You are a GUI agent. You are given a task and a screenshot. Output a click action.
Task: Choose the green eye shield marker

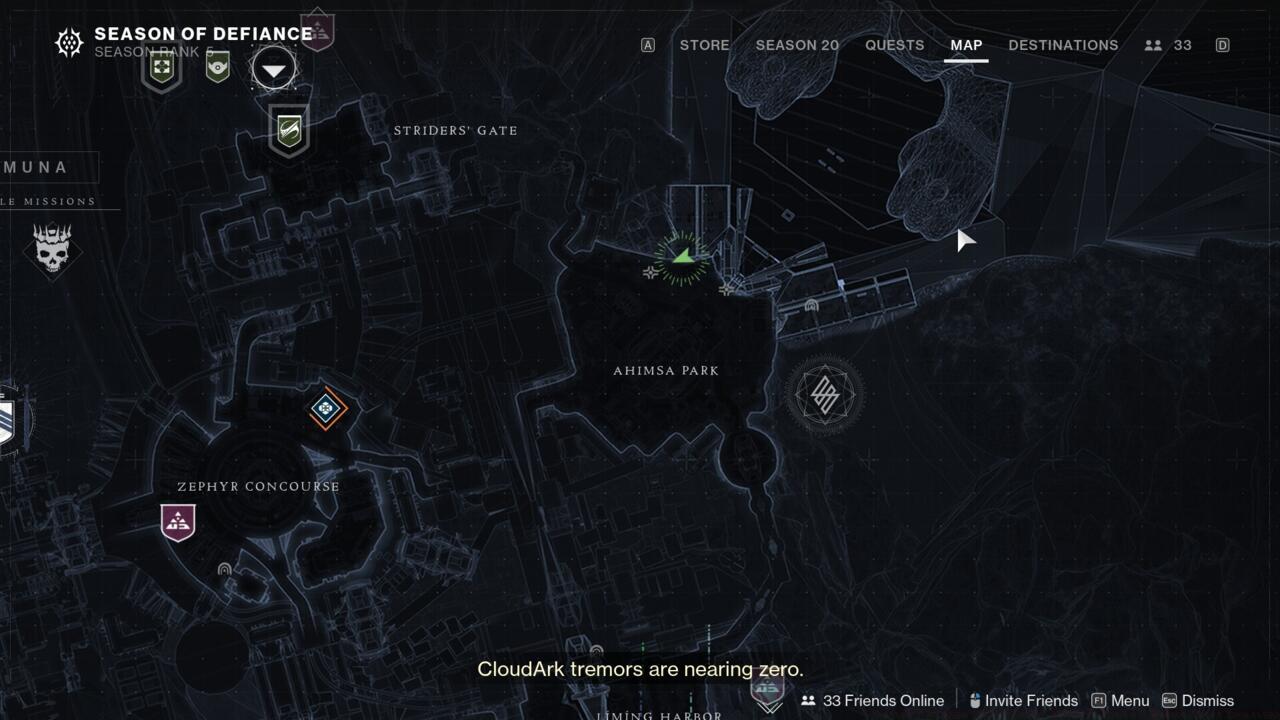click(217, 67)
